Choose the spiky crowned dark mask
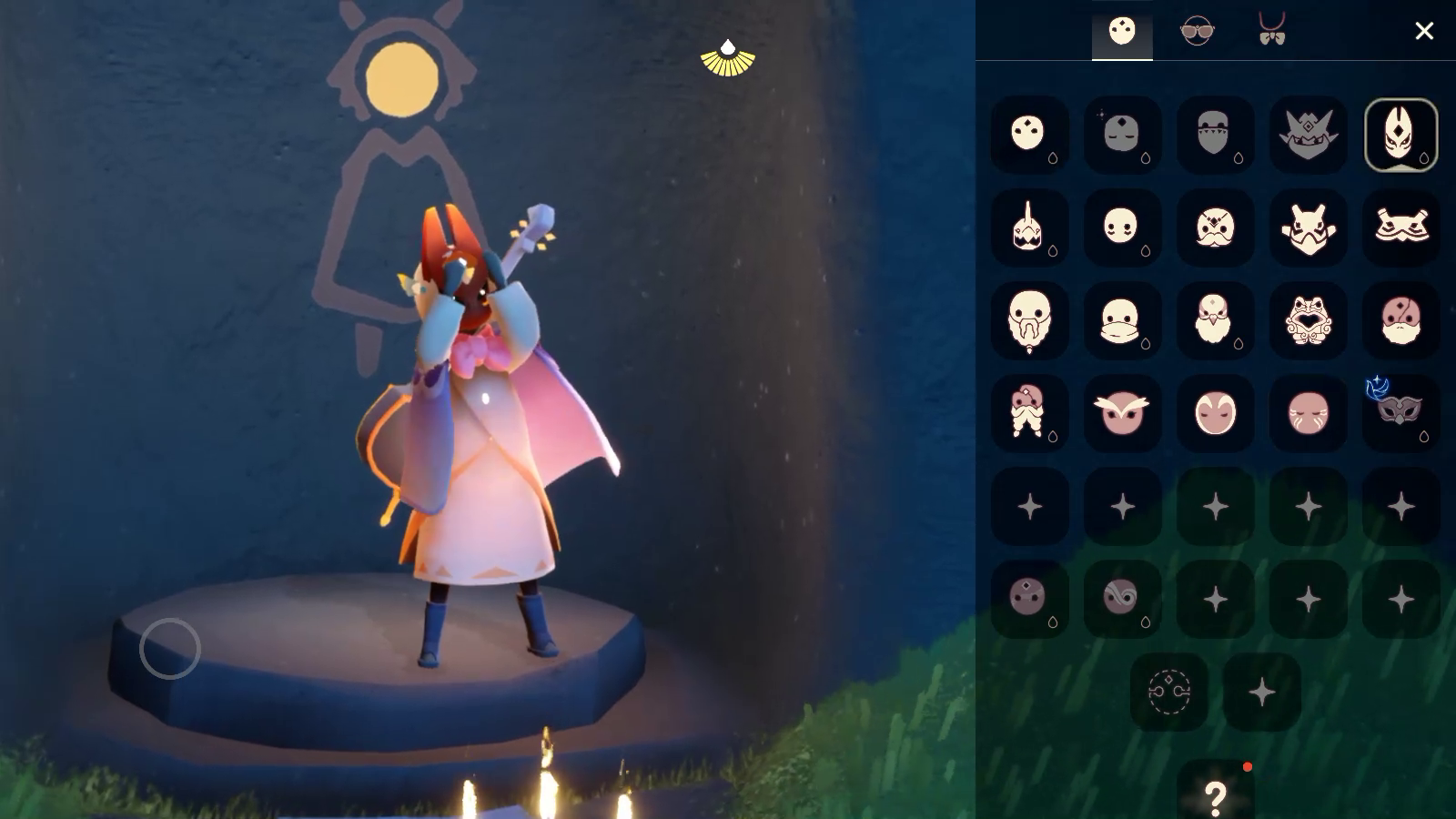The image size is (1456, 819). [1308, 135]
